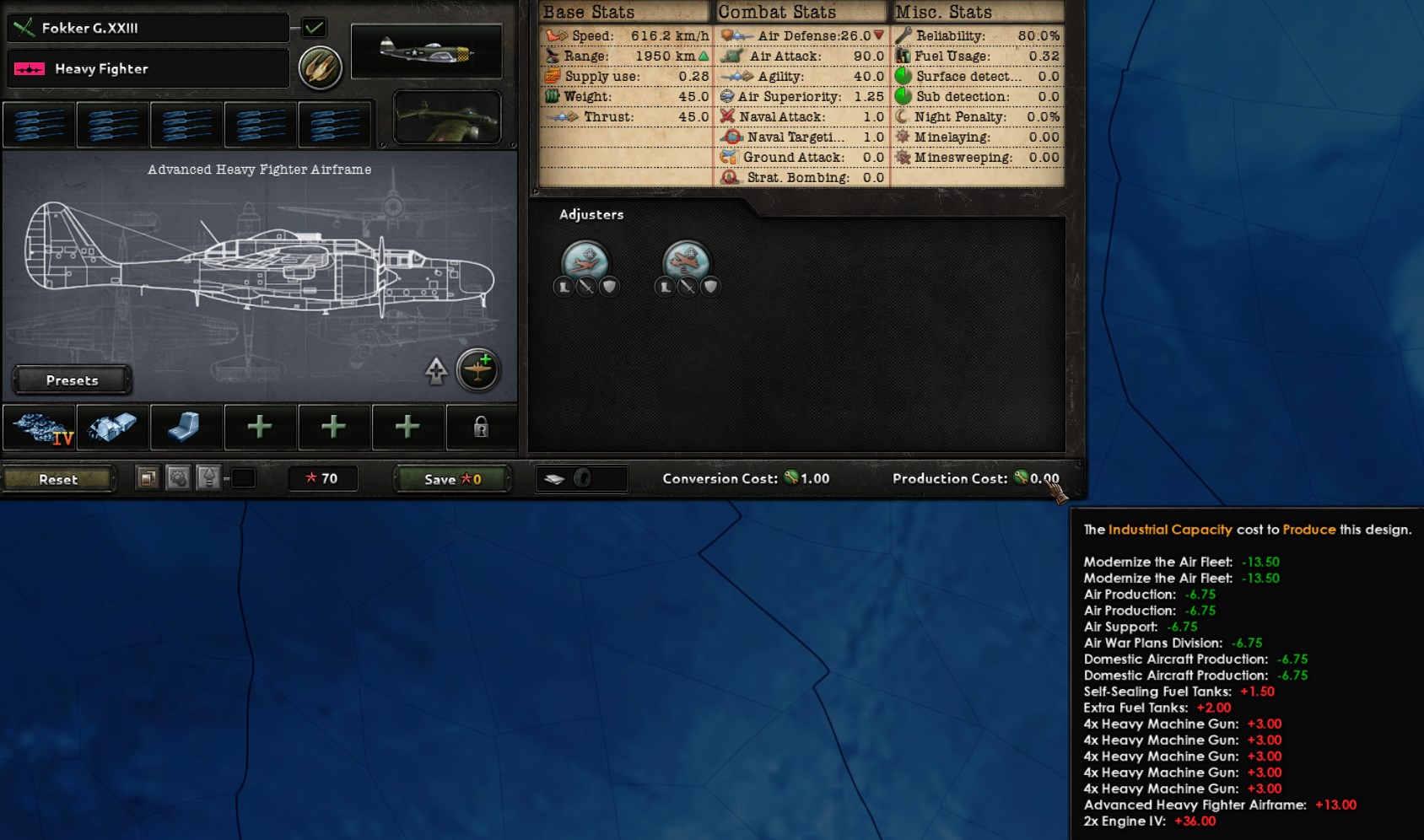Click the first heavy machine gun weapon slot
Image resolution: width=1424 pixels, height=840 pixels.
coord(39,124)
